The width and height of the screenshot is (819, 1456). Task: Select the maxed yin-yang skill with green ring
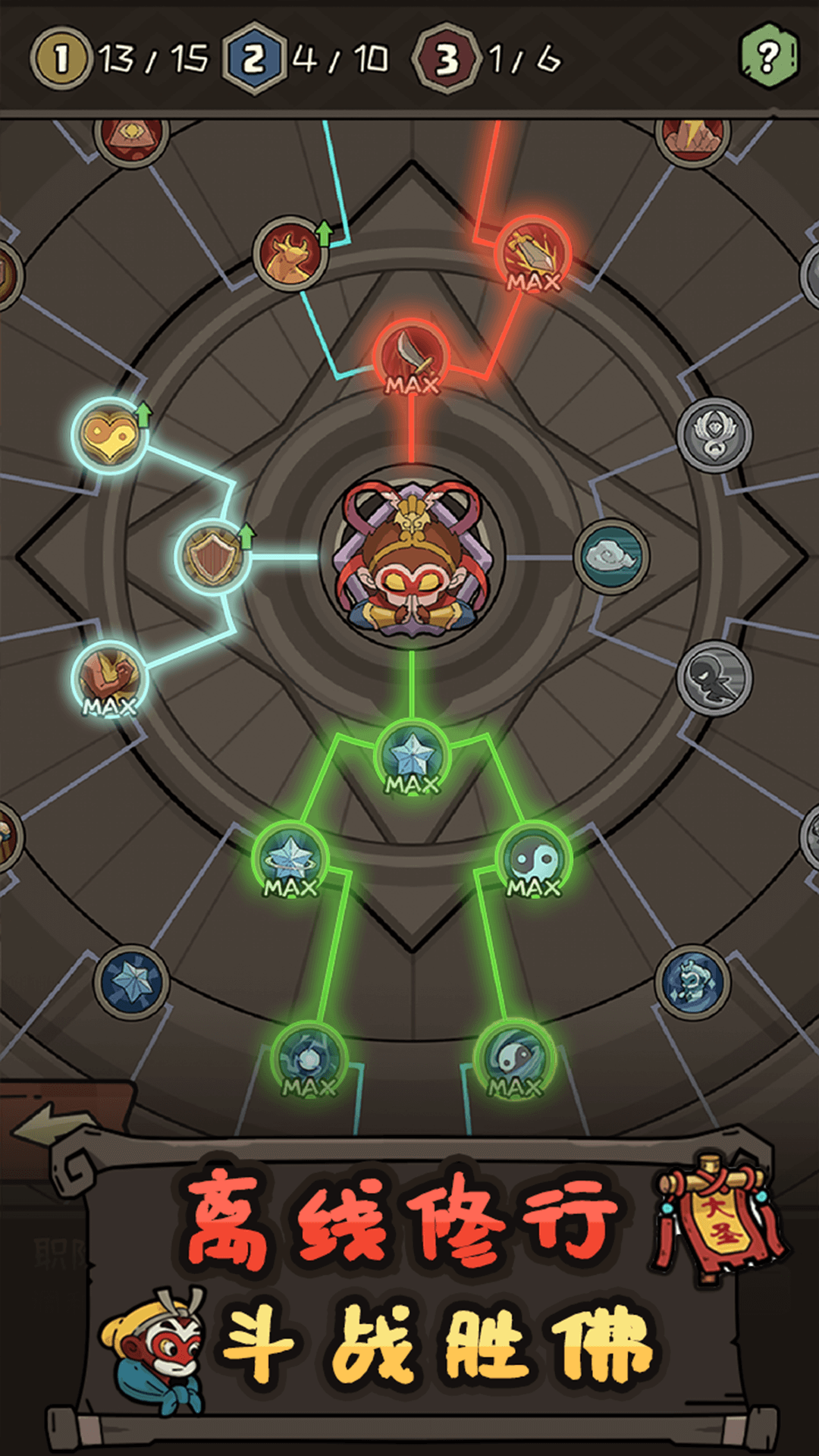tap(534, 860)
